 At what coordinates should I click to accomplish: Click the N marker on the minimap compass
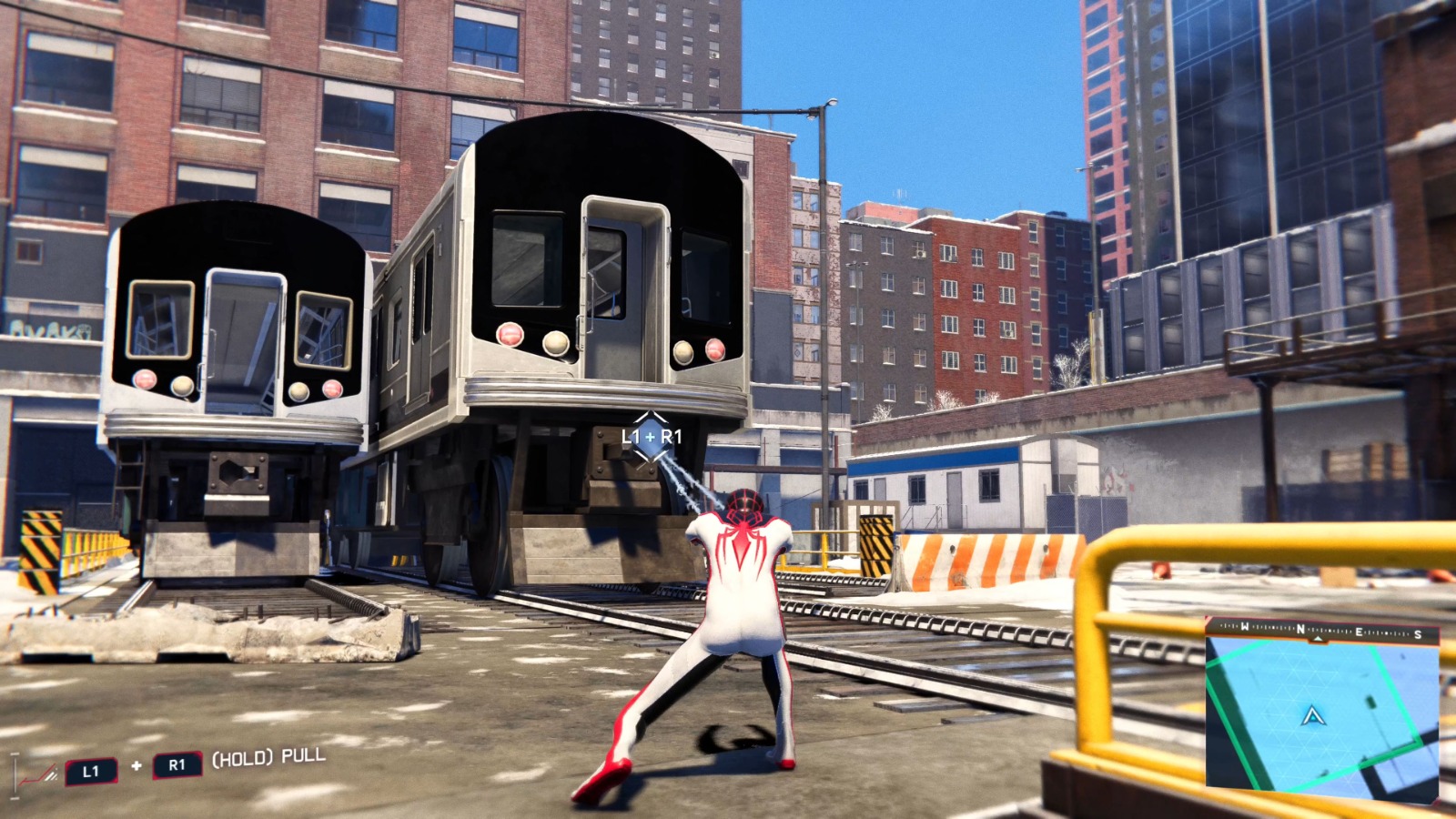(1299, 630)
